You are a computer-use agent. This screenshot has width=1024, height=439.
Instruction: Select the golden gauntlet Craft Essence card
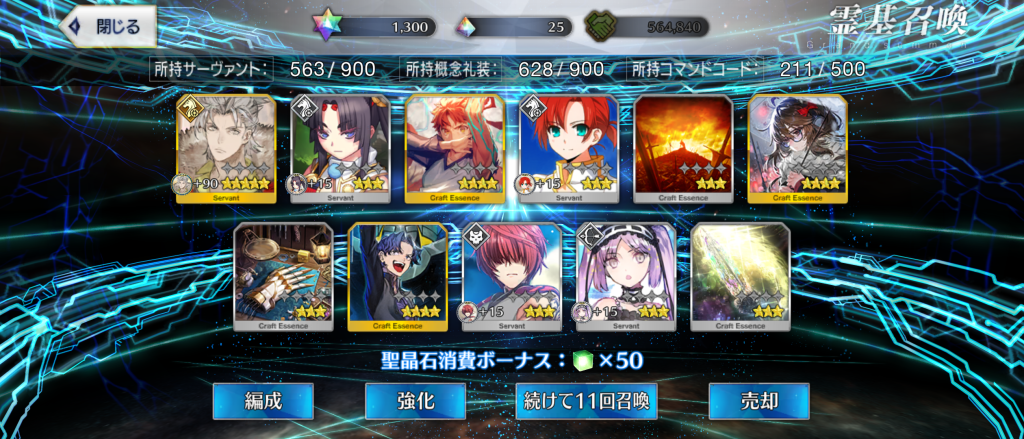click(x=283, y=276)
